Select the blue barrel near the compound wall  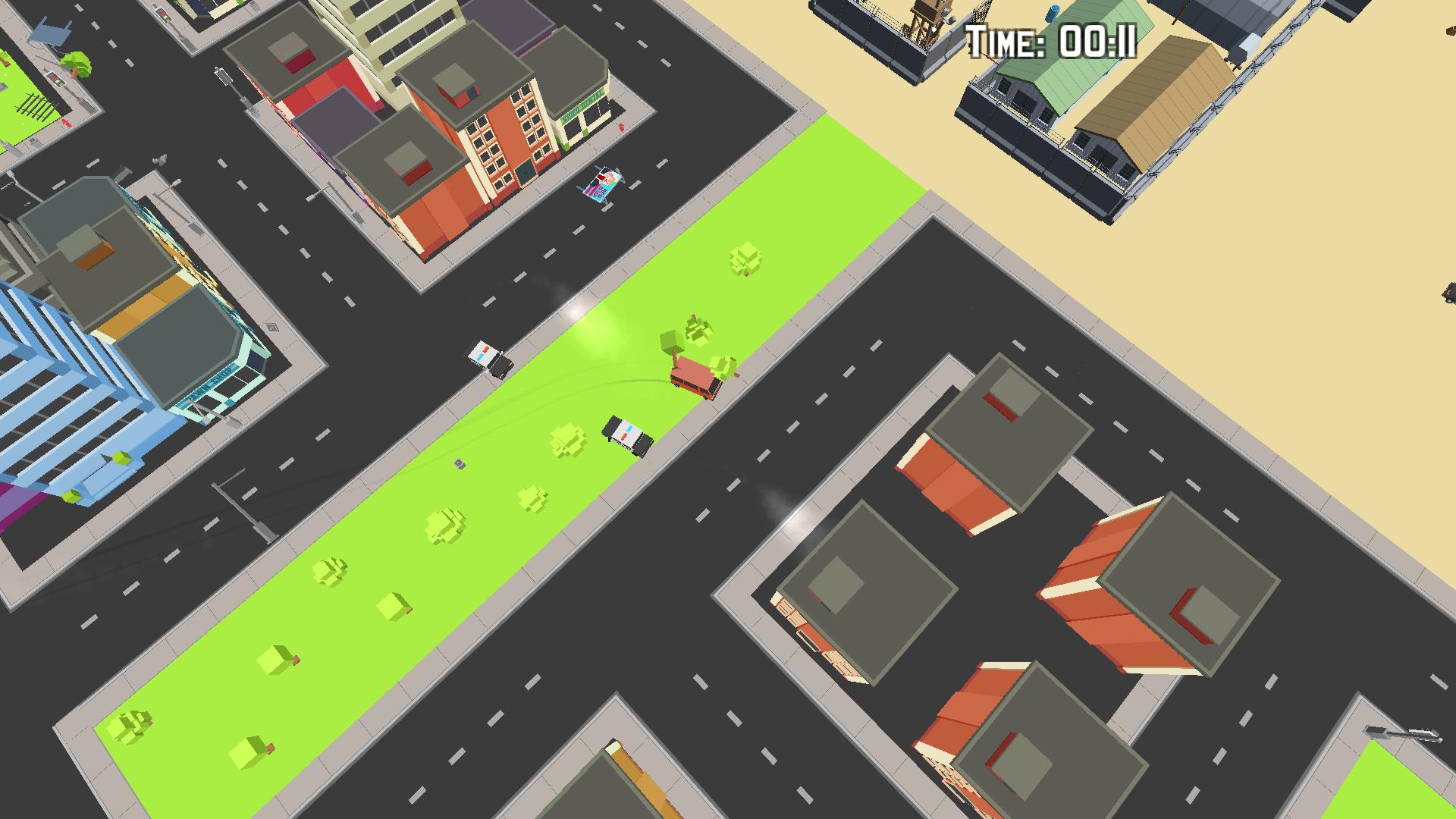[1052, 14]
